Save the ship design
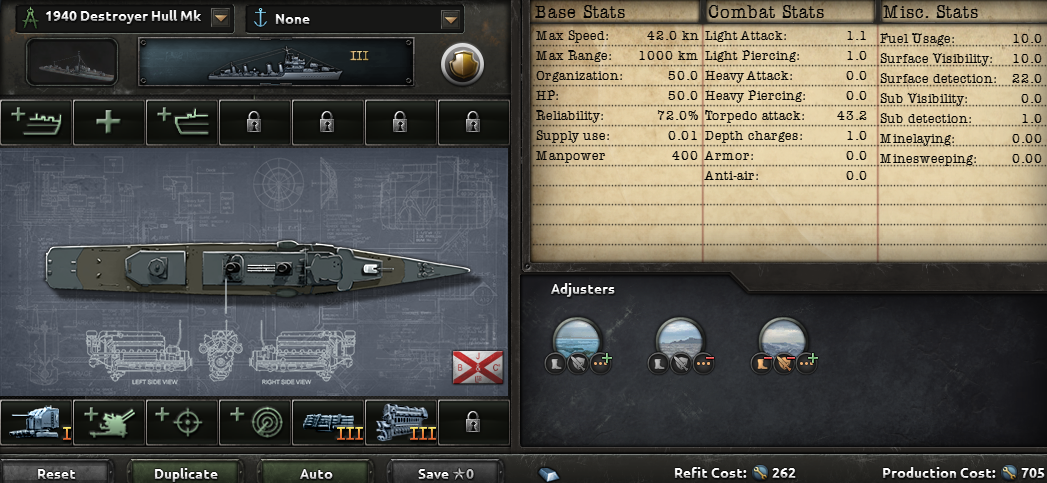The height and width of the screenshot is (483, 1047). click(446, 473)
